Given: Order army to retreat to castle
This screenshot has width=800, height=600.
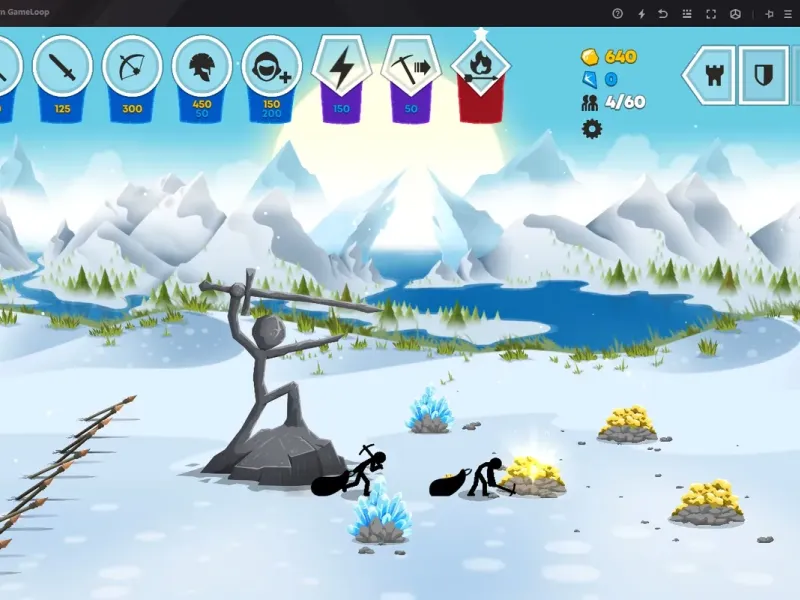Looking at the screenshot, I should click(714, 75).
